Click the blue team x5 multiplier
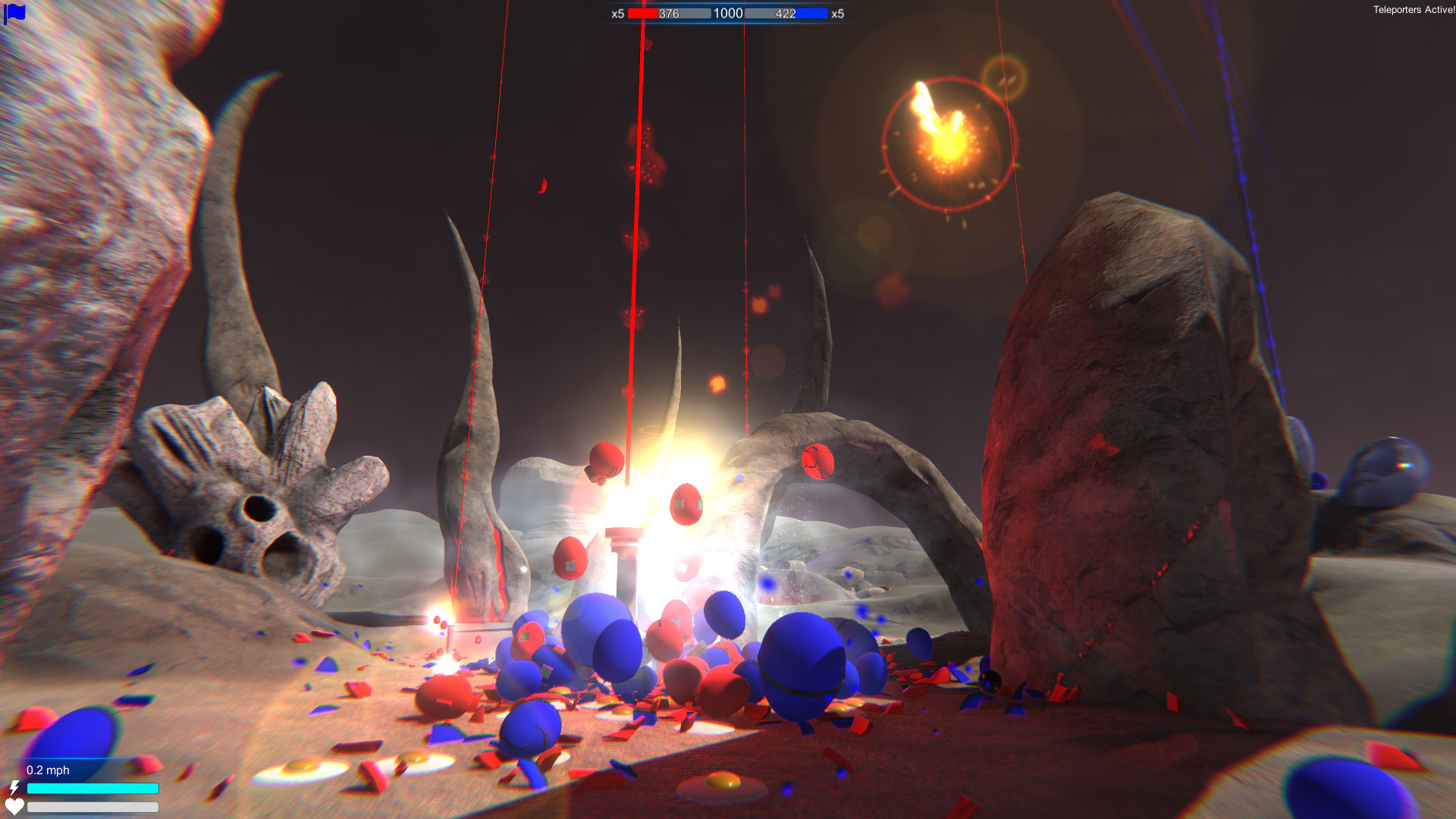 tap(837, 14)
